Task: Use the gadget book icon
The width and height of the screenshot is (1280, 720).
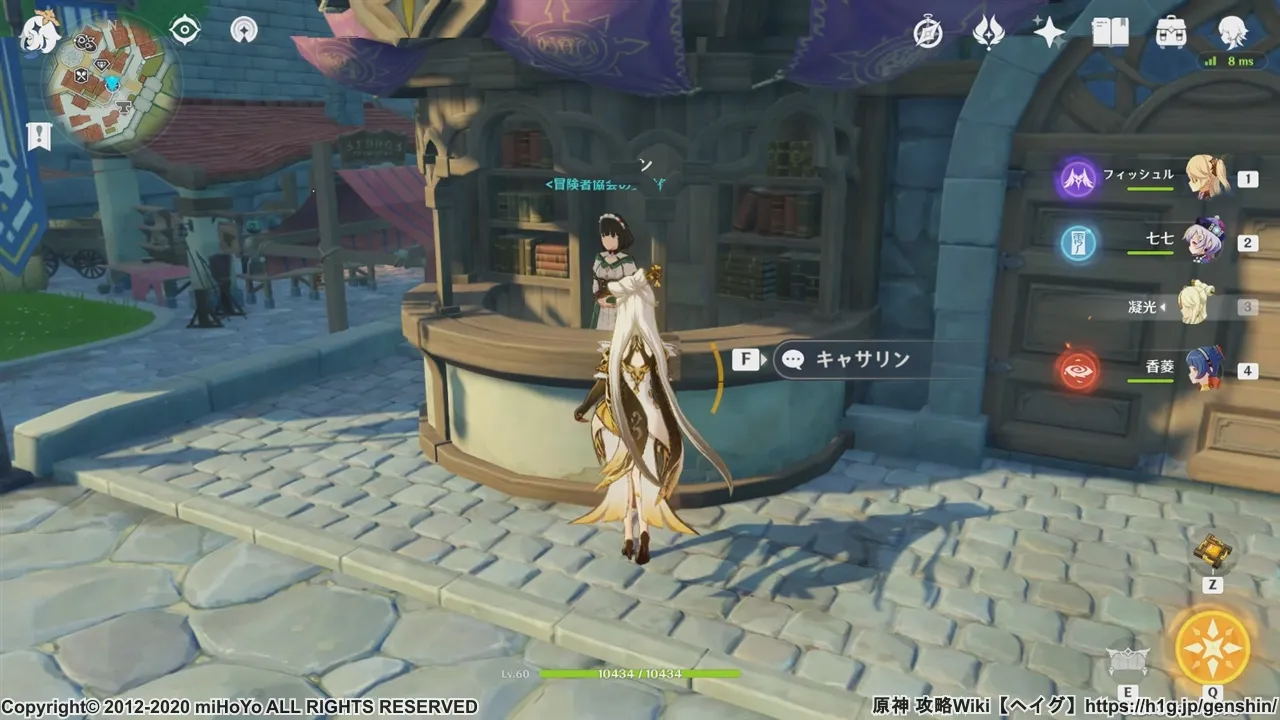Action: pos(1213,551)
